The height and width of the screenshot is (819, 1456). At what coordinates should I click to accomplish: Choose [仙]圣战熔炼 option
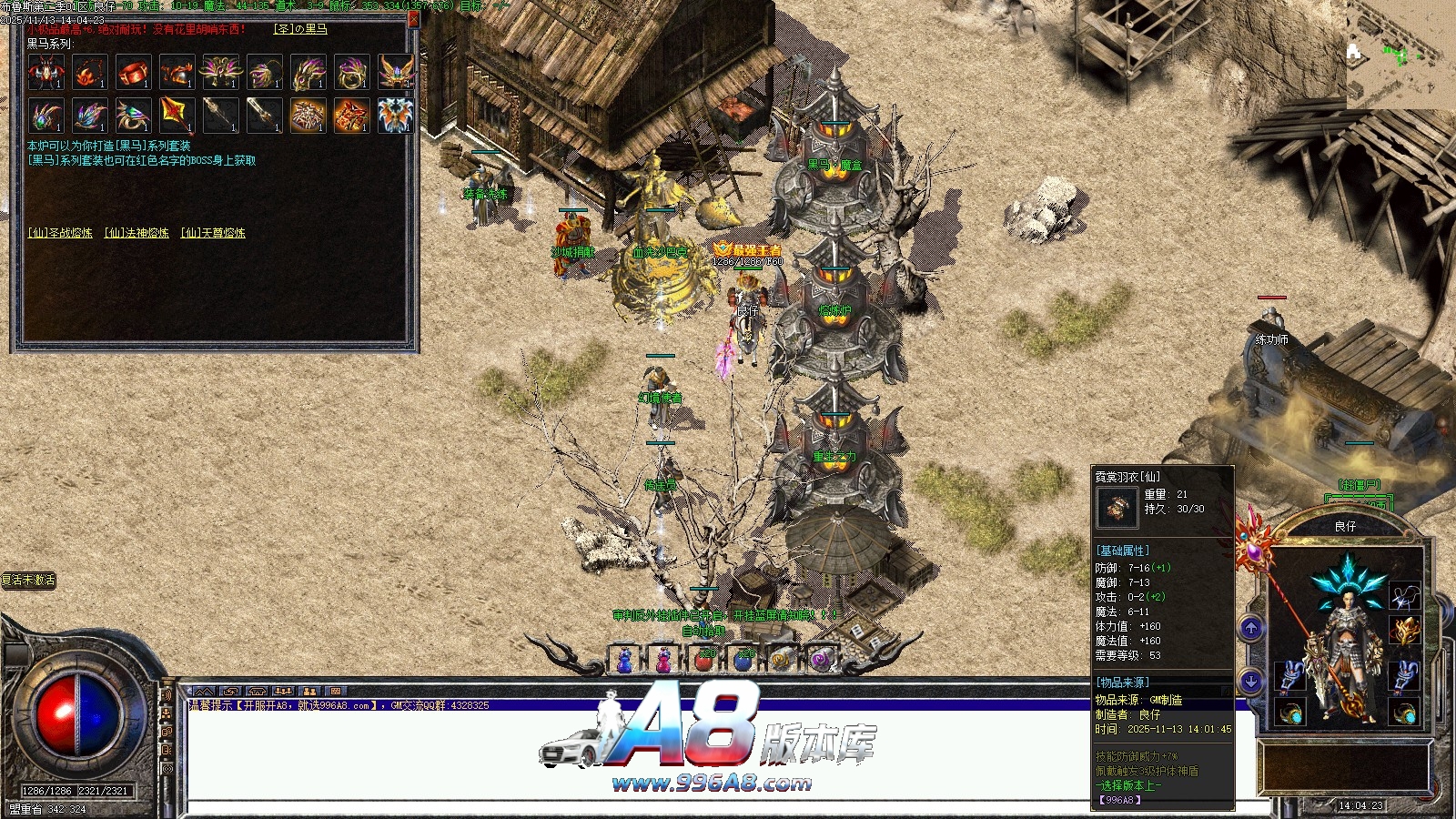point(60,233)
